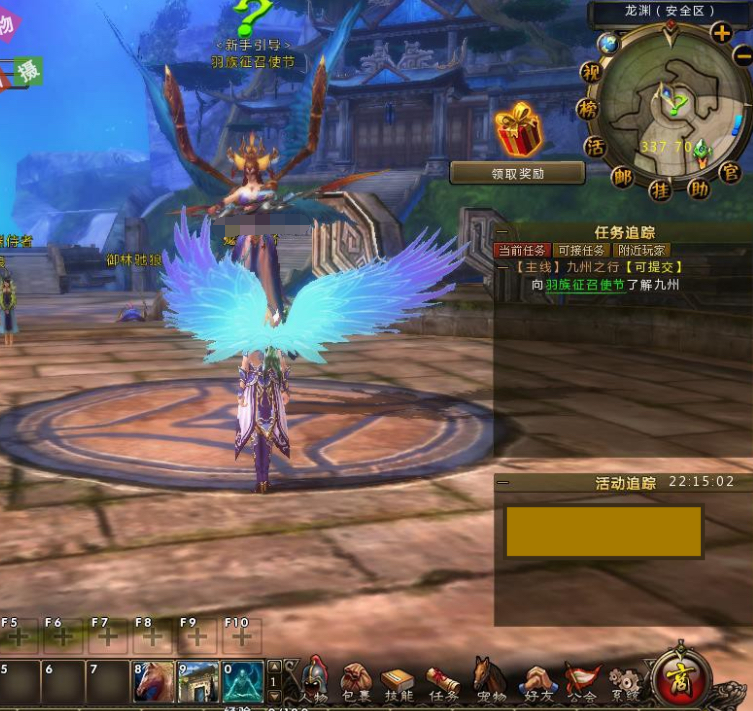The height and width of the screenshot is (711, 753).
Task: Open the world map globe icon
Action: (x=608, y=44)
